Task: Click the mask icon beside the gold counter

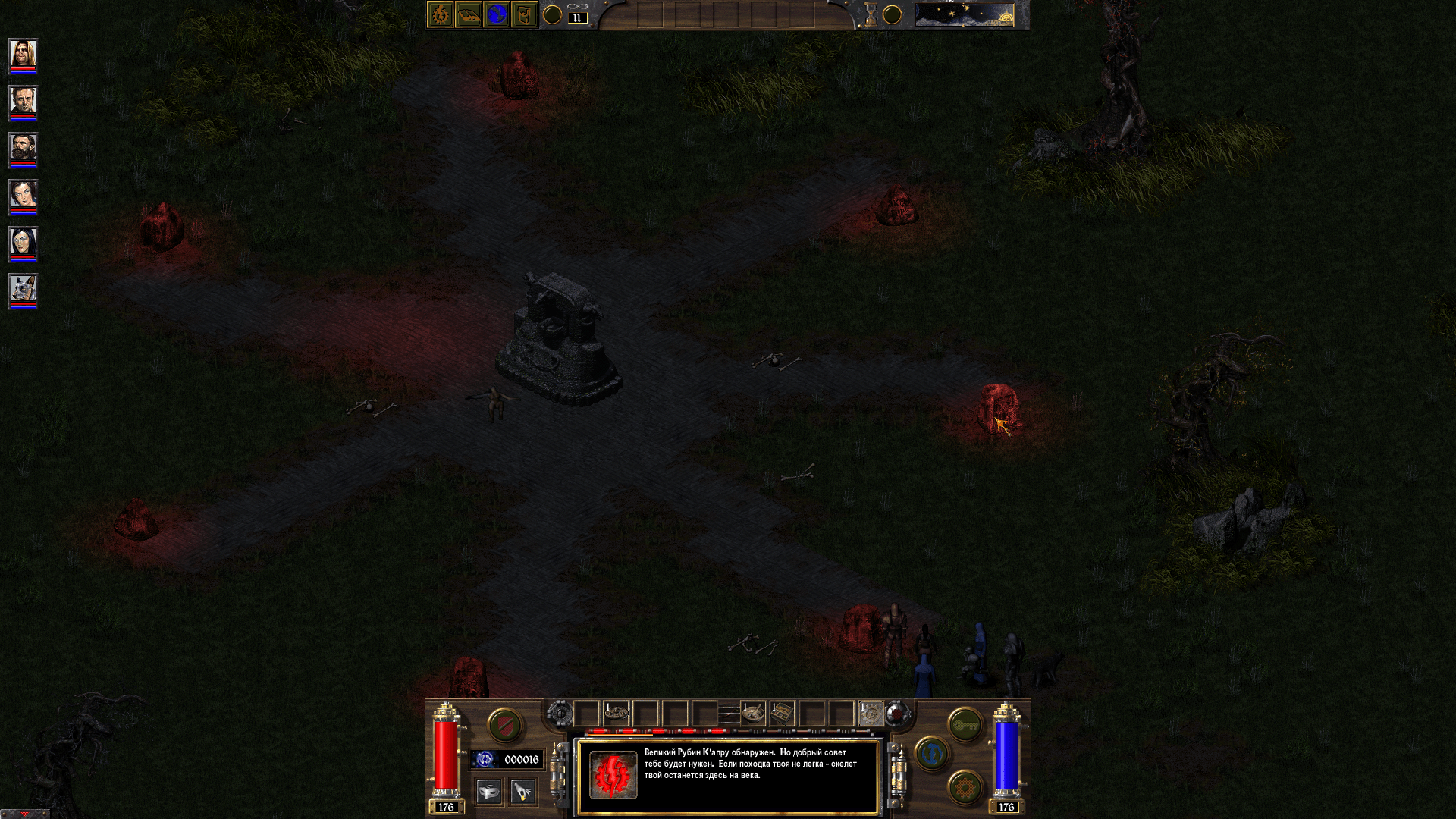Action: [x=488, y=791]
